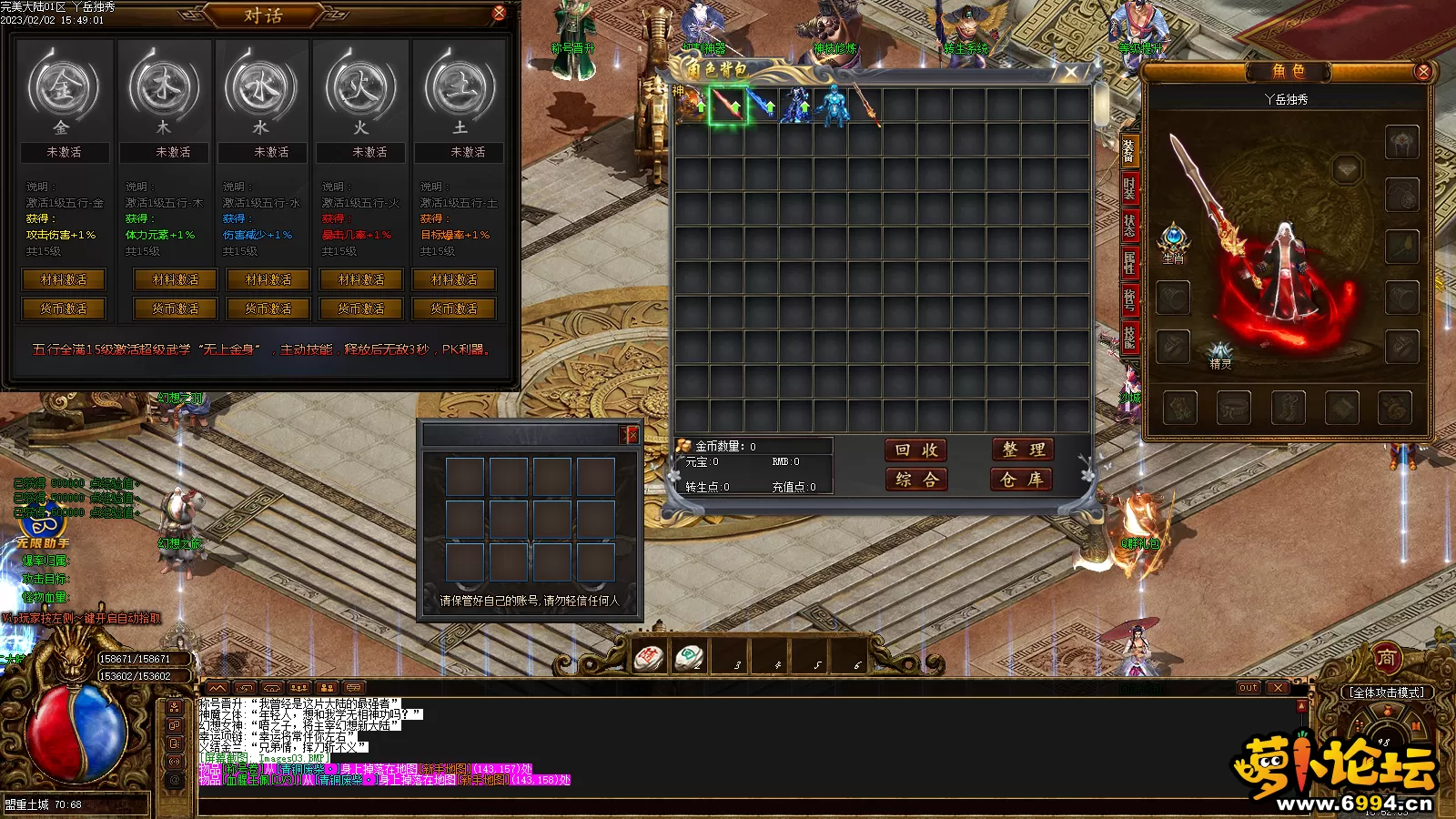
Task: Select the green-highlighted red sword in bag
Action: pos(727,106)
